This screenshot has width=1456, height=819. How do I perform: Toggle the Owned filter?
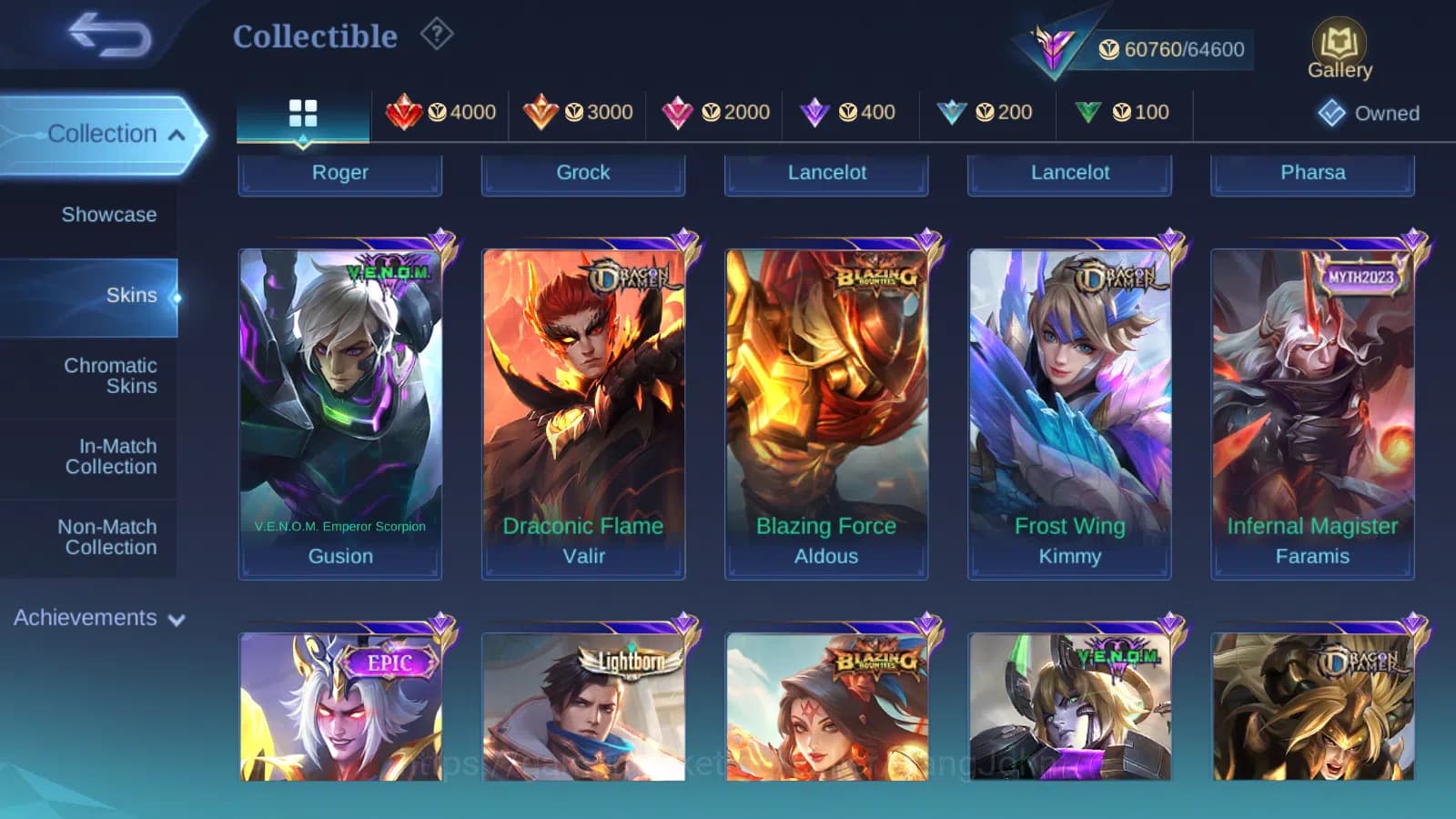point(1369,113)
